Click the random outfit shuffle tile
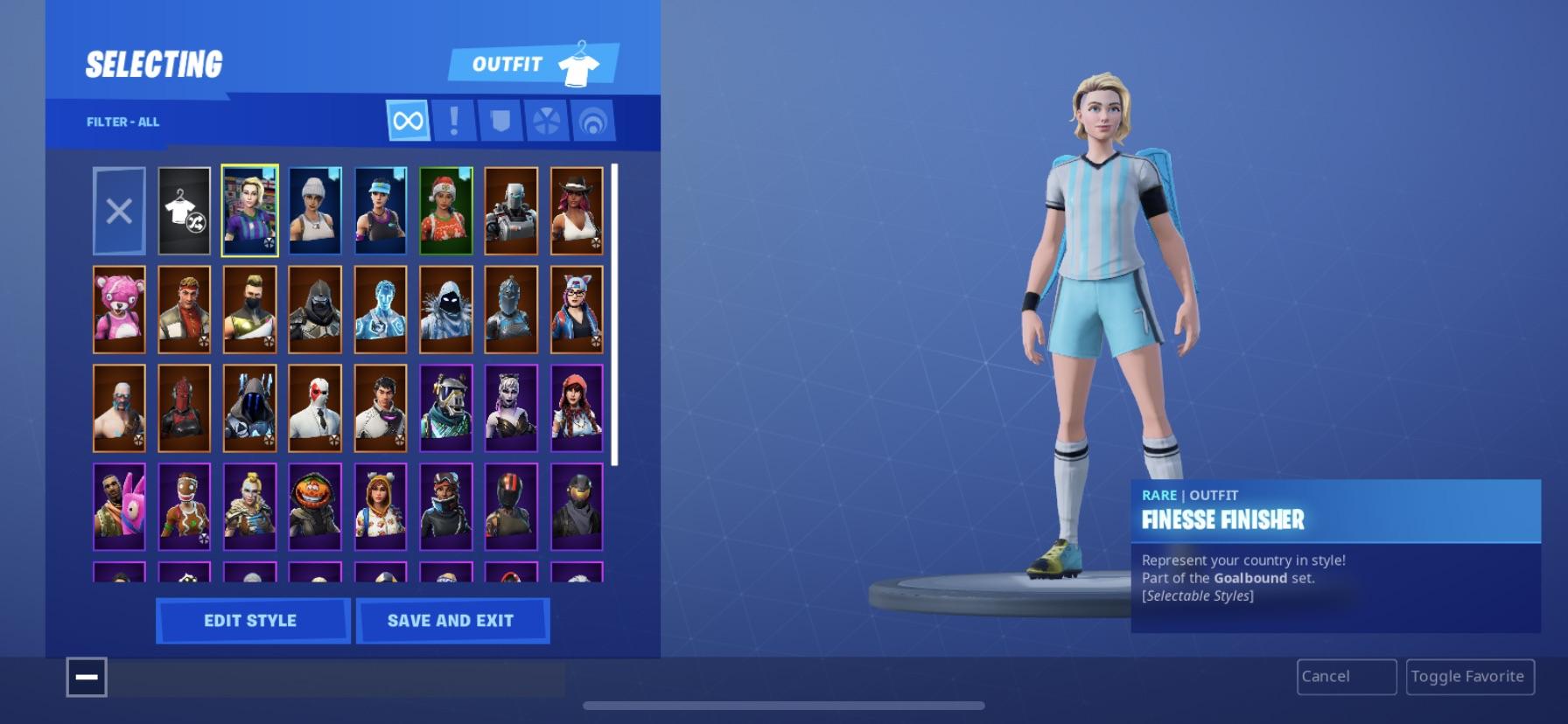1568x724 pixels. [184, 210]
